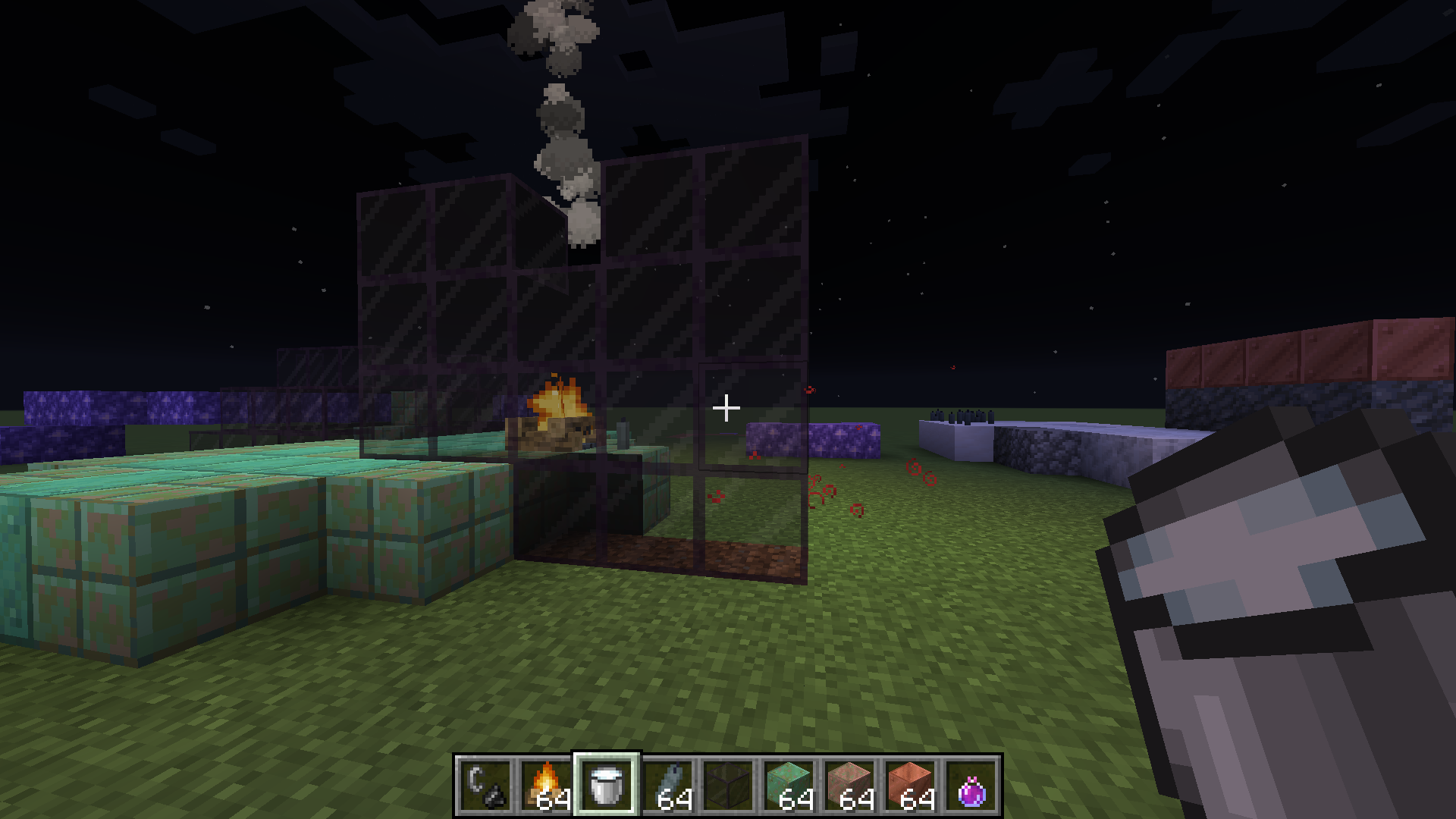Choose the milk bucket hotbar slot
Image resolution: width=1456 pixels, height=819 pixels.
(x=607, y=786)
